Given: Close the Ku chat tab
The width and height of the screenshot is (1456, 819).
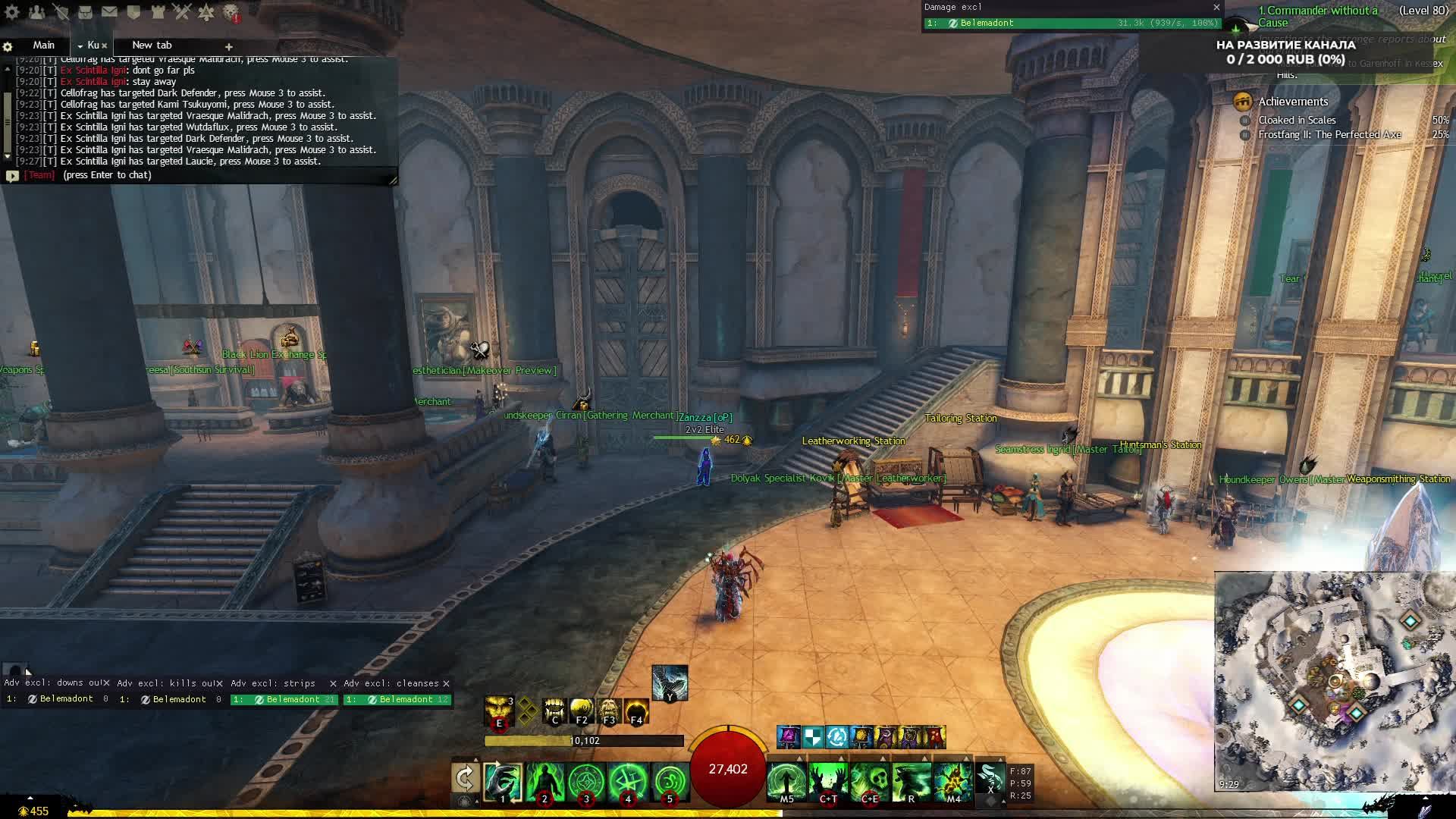Looking at the screenshot, I should 105,45.
